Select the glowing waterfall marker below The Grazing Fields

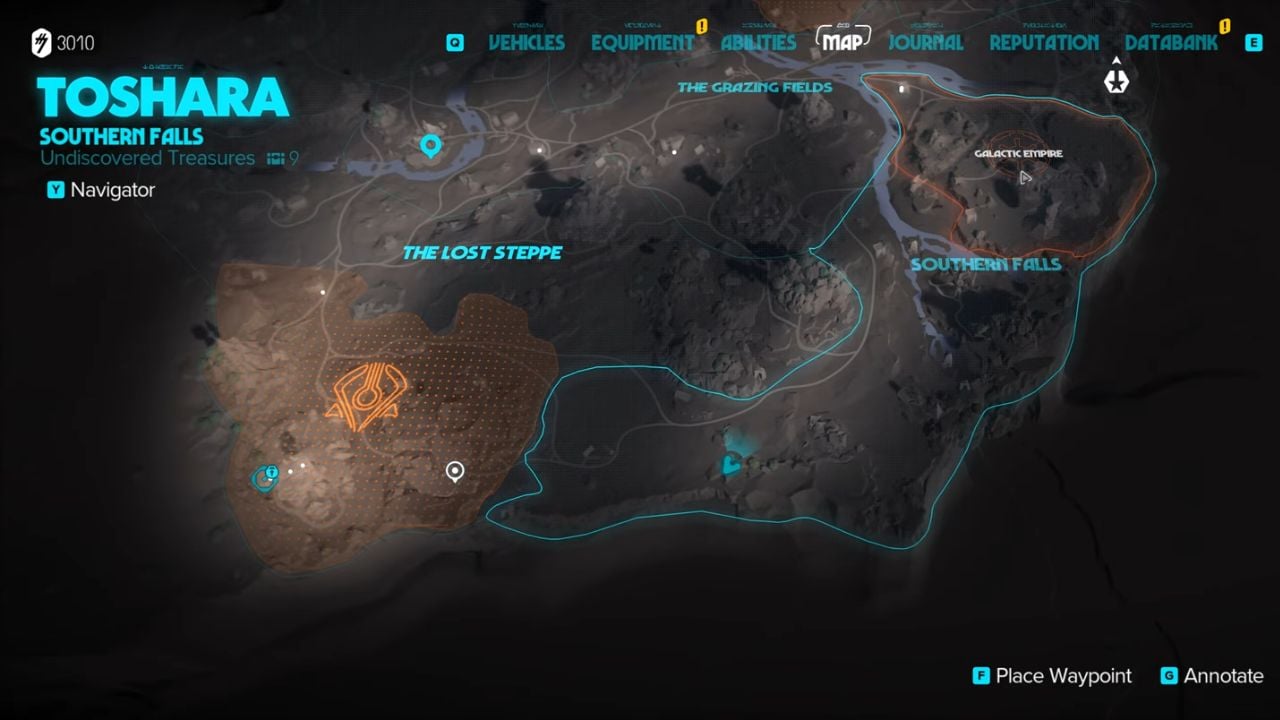731,462
